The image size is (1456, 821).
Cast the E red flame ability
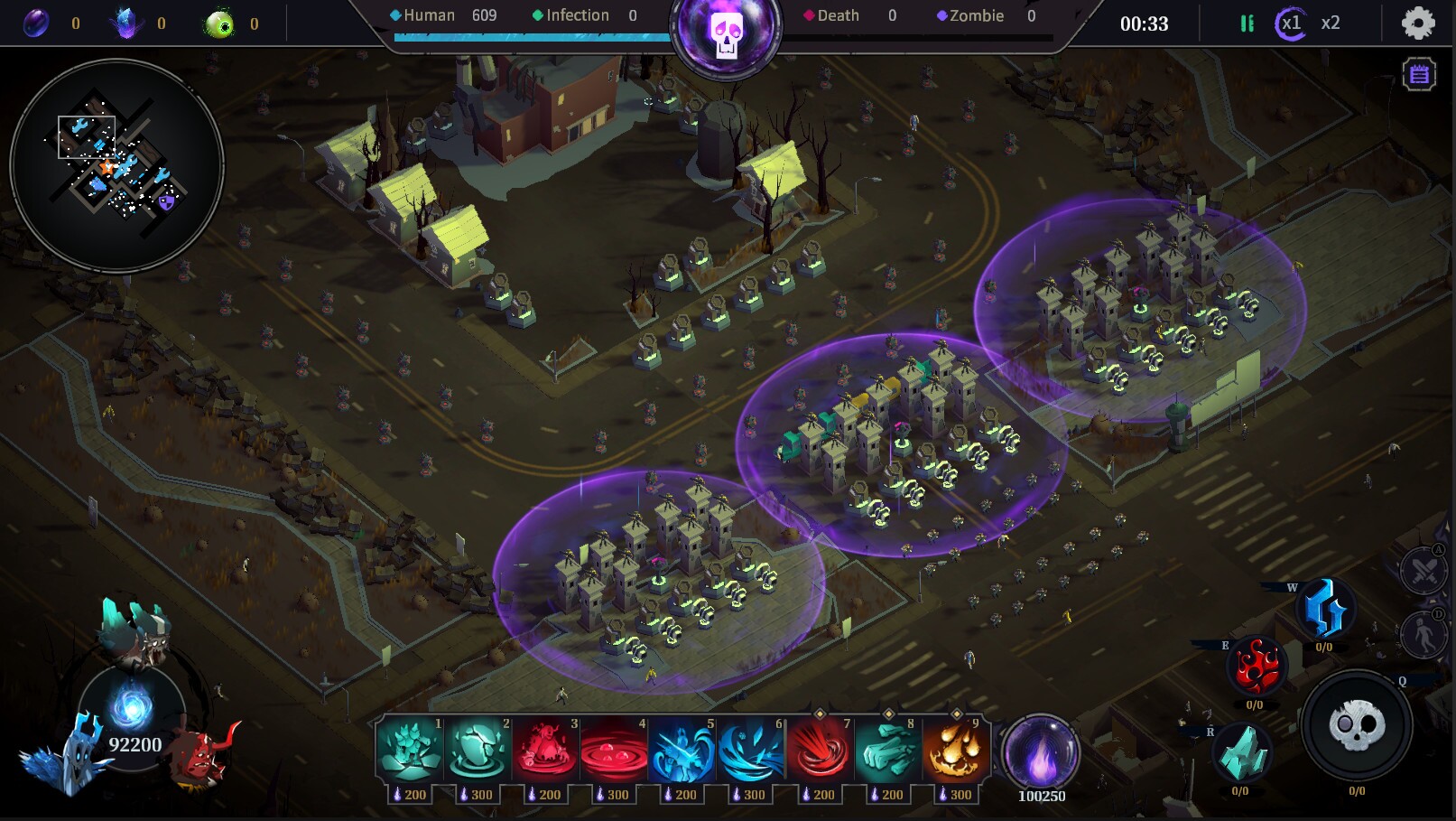pyautogui.click(x=1255, y=667)
